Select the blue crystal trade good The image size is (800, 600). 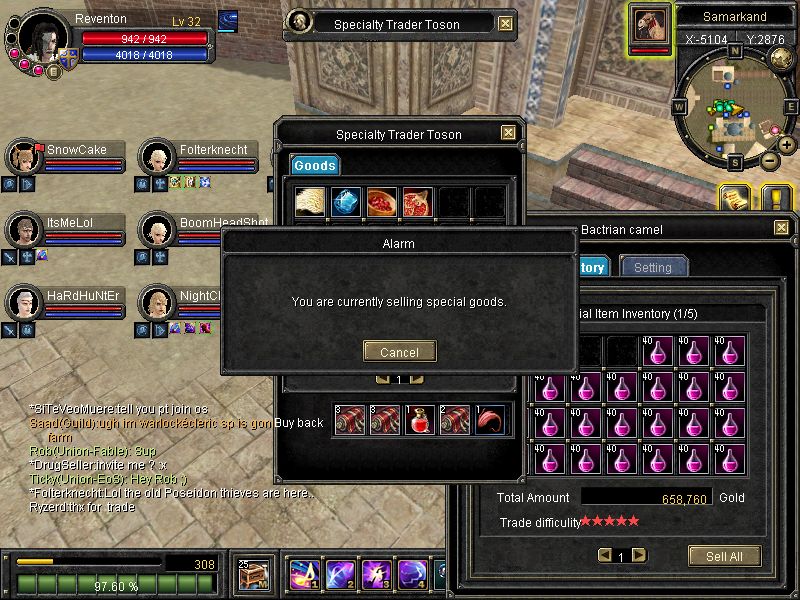(x=346, y=202)
